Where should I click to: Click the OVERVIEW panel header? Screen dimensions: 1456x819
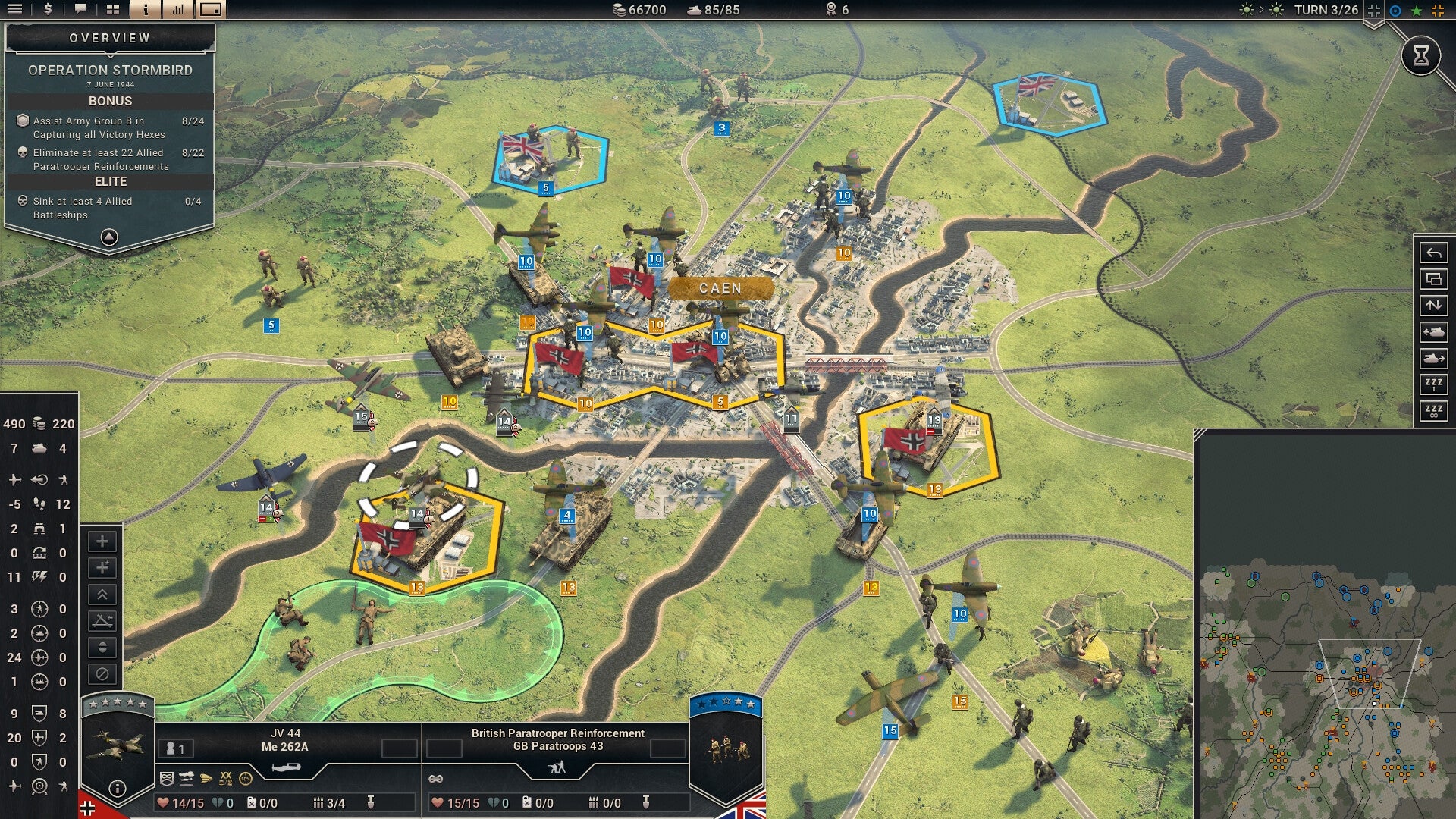108,36
